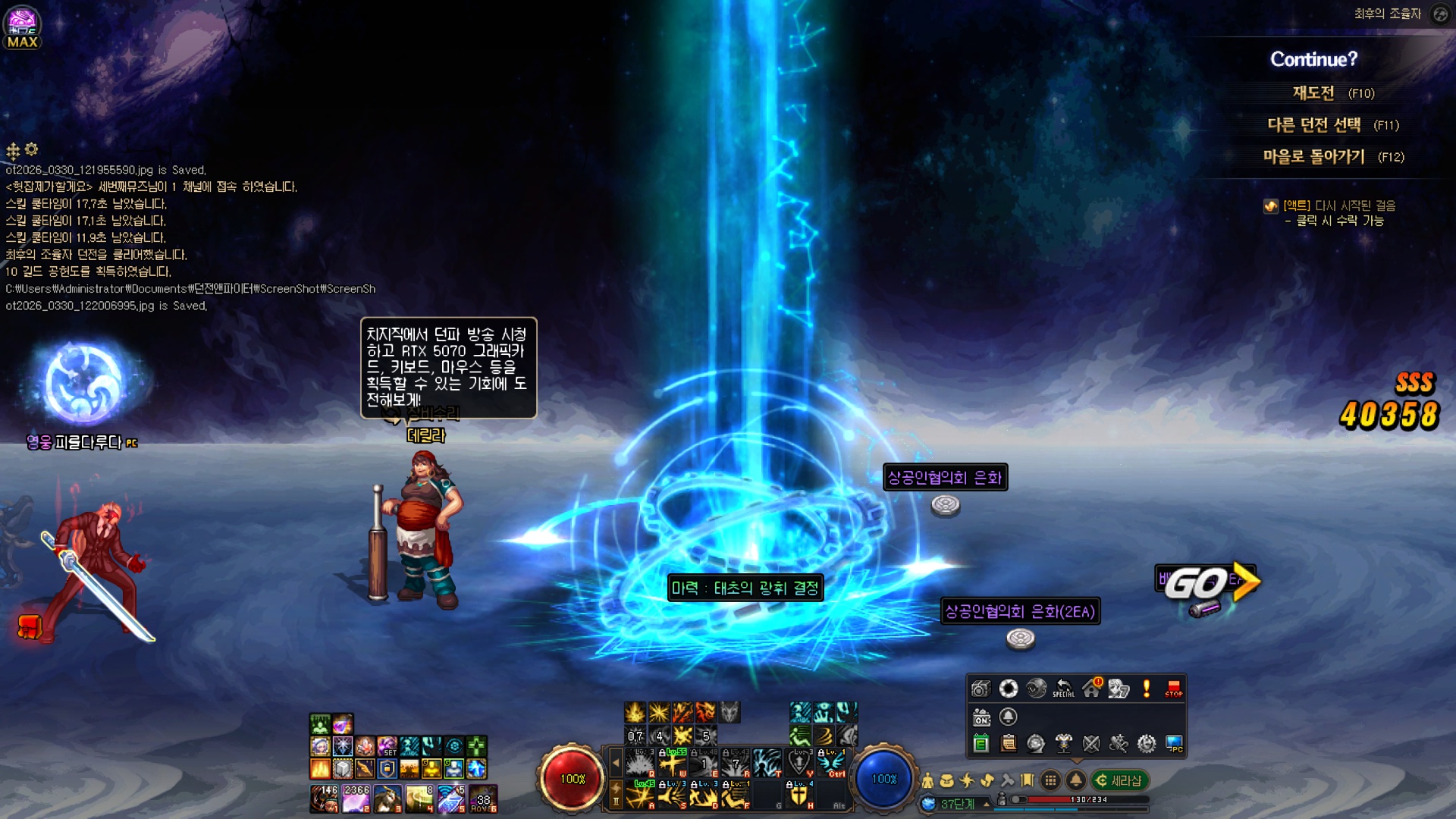Open the character info silhouette icon
The image size is (1456, 819).
click(x=927, y=780)
